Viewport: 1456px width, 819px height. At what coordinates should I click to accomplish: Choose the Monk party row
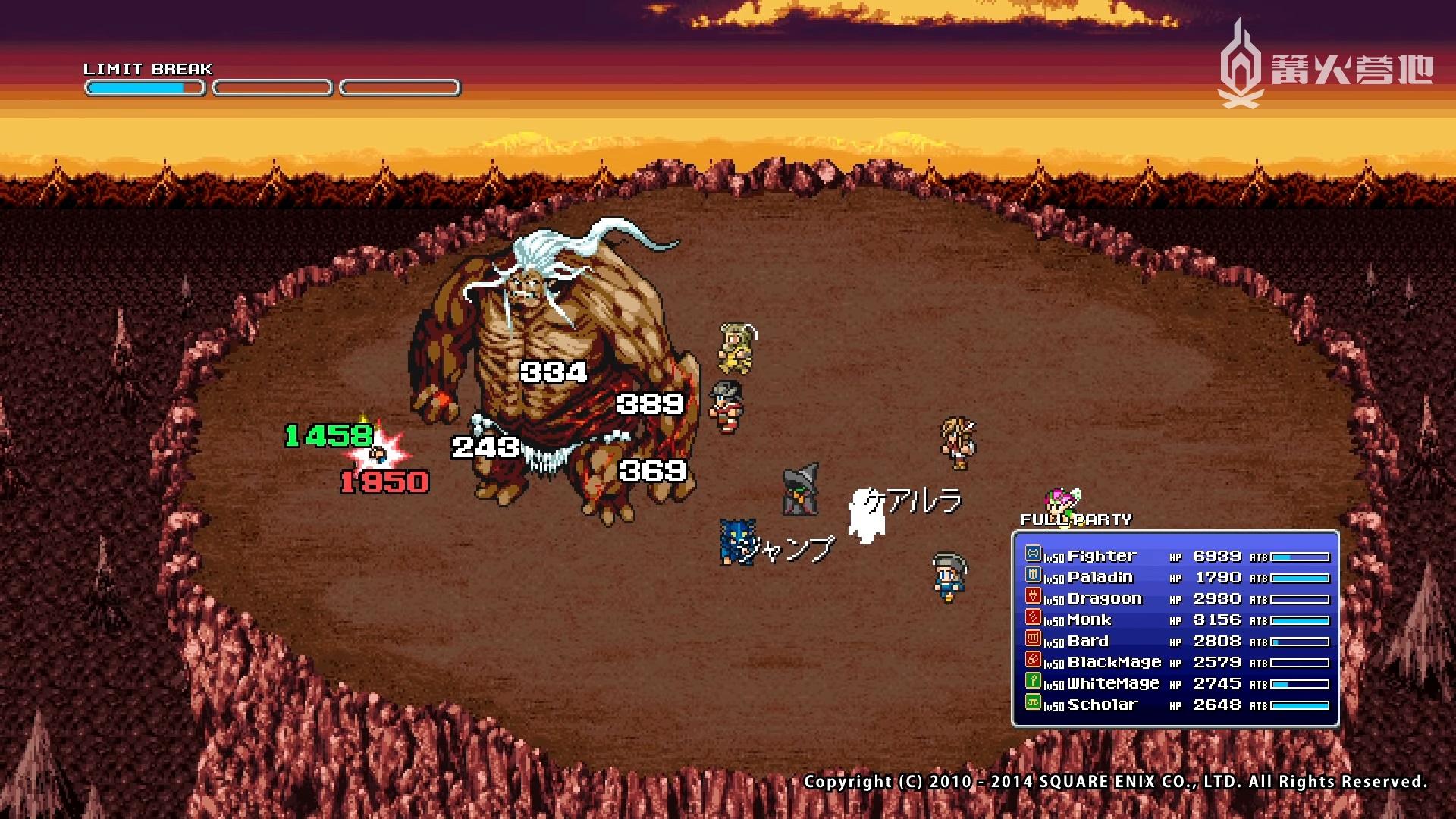(x=1089, y=620)
